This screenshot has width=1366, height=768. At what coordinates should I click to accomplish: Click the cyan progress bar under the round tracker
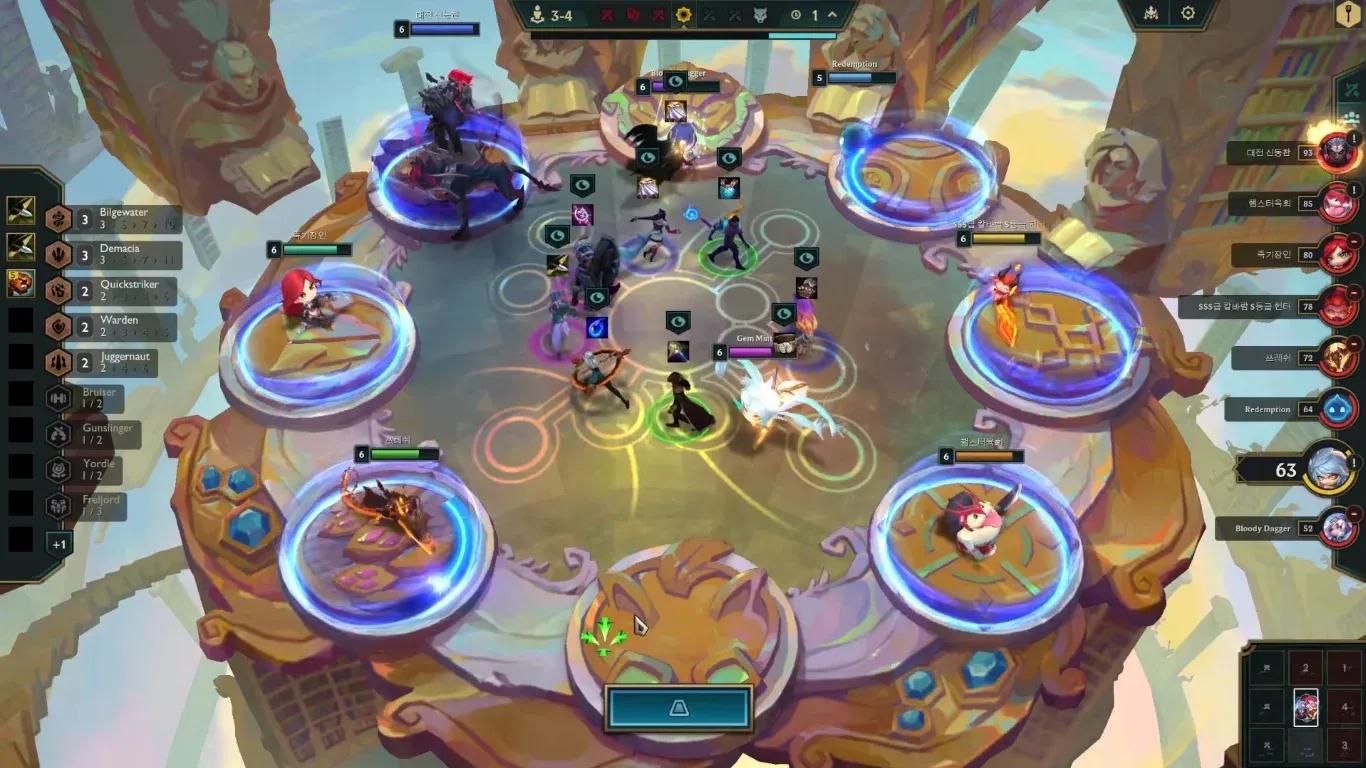802,36
